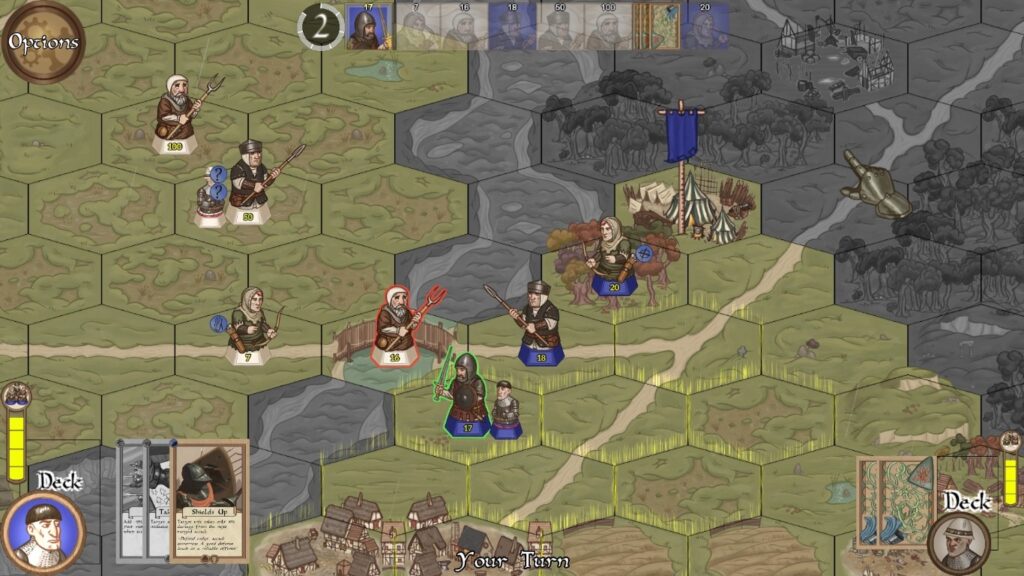Select the turn order portrait numbered 20
This screenshot has width=1024, height=576.
click(705, 27)
